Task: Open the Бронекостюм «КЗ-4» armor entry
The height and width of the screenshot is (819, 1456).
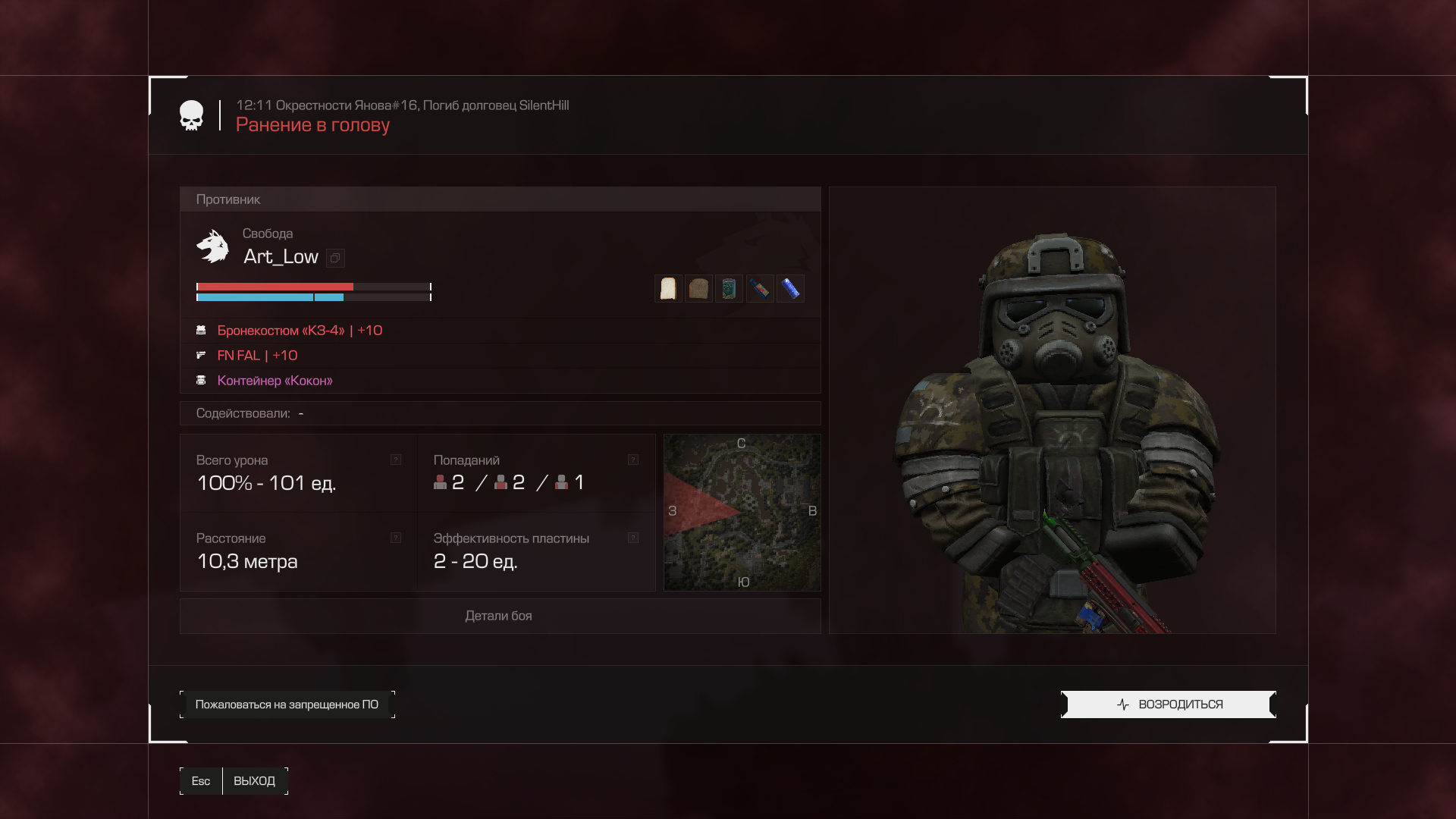Action: click(x=300, y=331)
